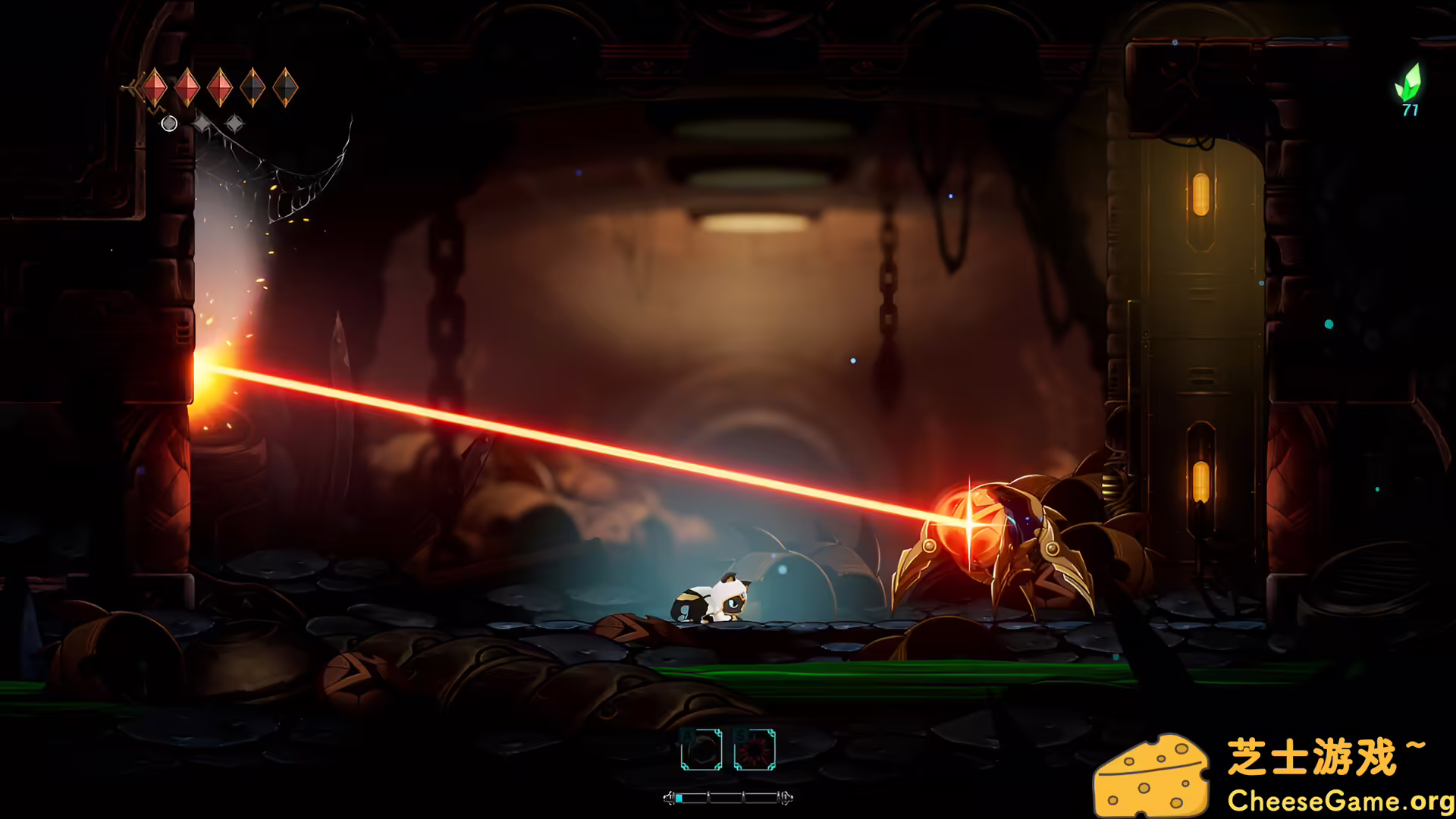Click the left ornamental end cap of the energy gauge
1456x819 pixels.
click(x=670, y=798)
